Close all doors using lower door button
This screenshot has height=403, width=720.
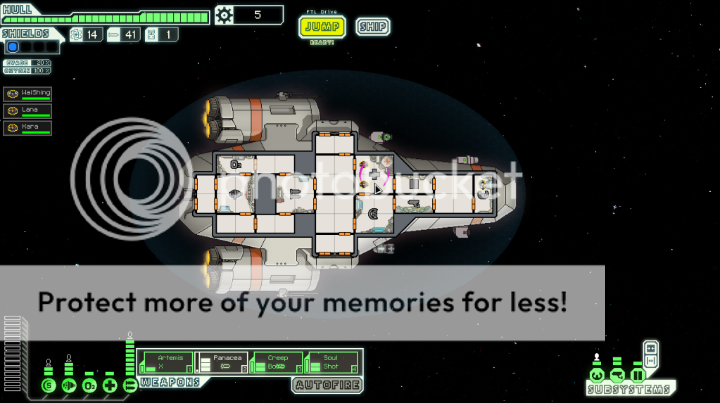pyautogui.click(x=651, y=360)
